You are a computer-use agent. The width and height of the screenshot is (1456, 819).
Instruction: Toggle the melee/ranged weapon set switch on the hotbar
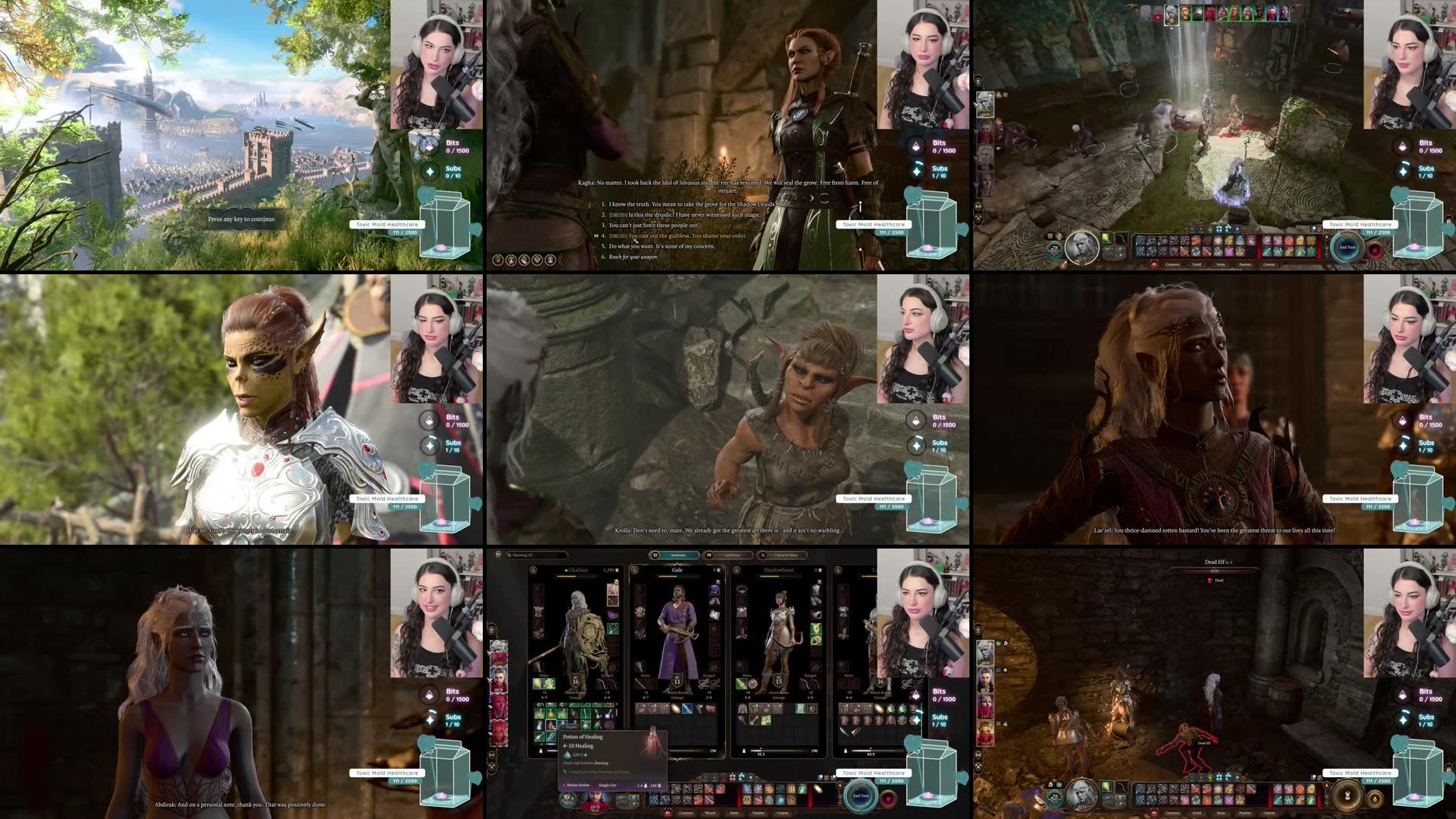(x=627, y=801)
